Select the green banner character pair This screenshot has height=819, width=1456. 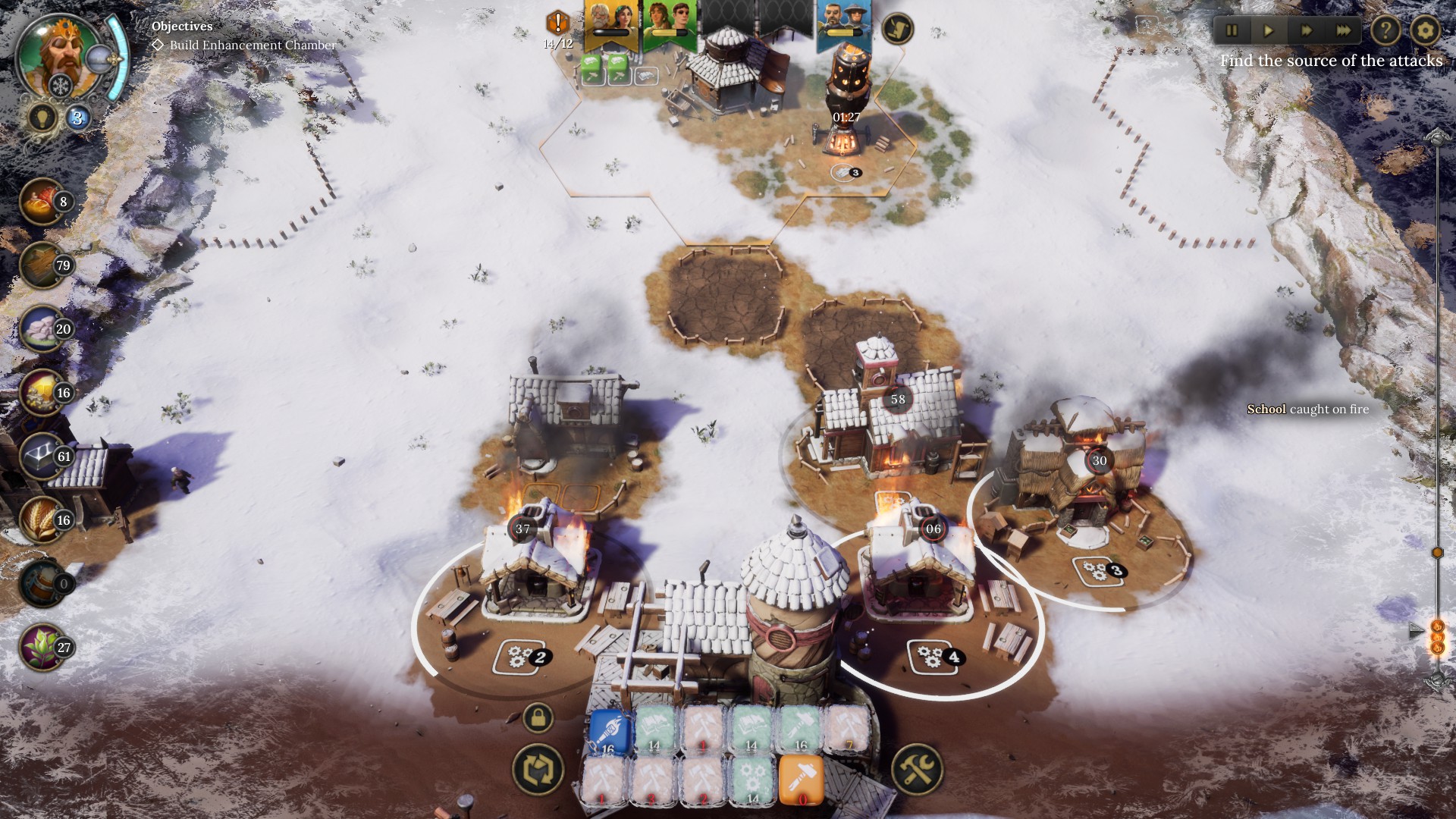click(669, 24)
